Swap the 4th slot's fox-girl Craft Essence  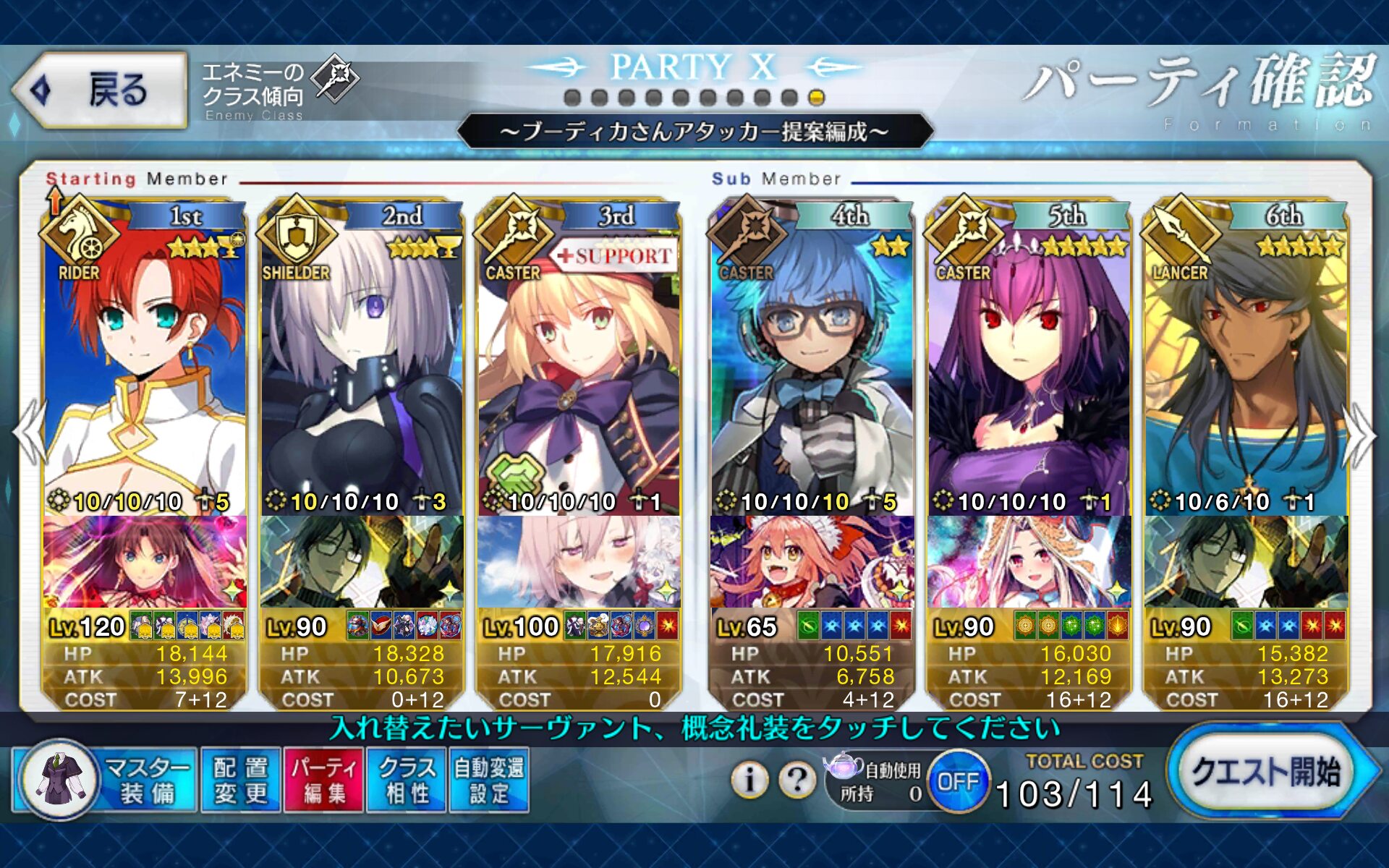812,562
